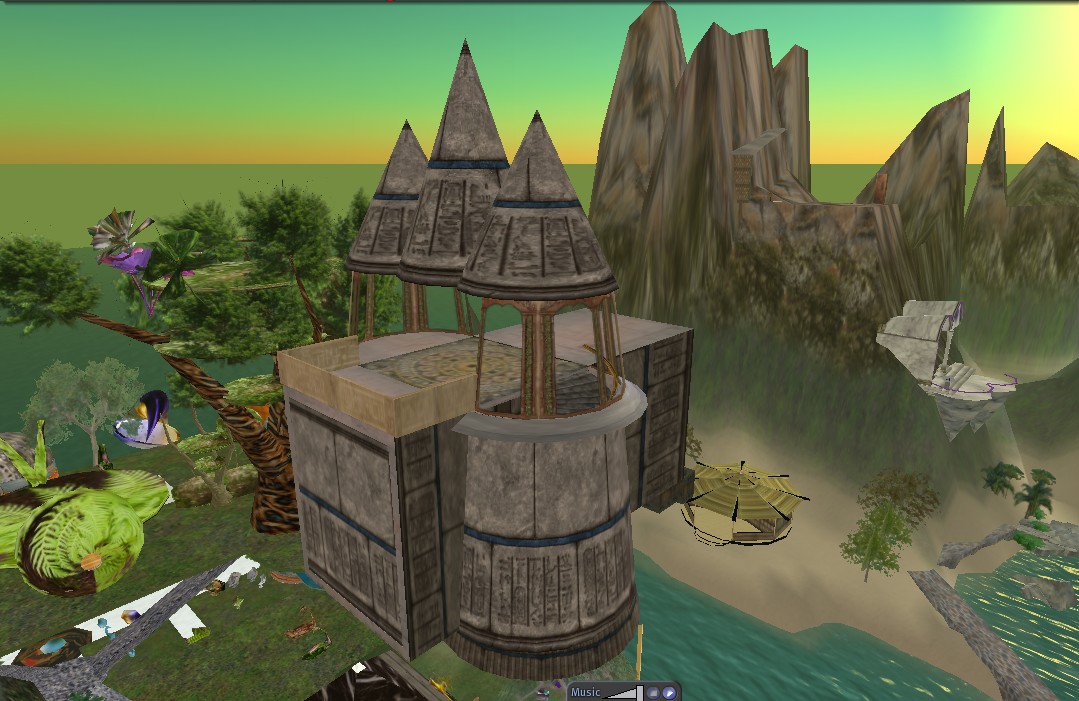The width and height of the screenshot is (1079, 701).
Task: Stop the music stream
Action: point(653,692)
